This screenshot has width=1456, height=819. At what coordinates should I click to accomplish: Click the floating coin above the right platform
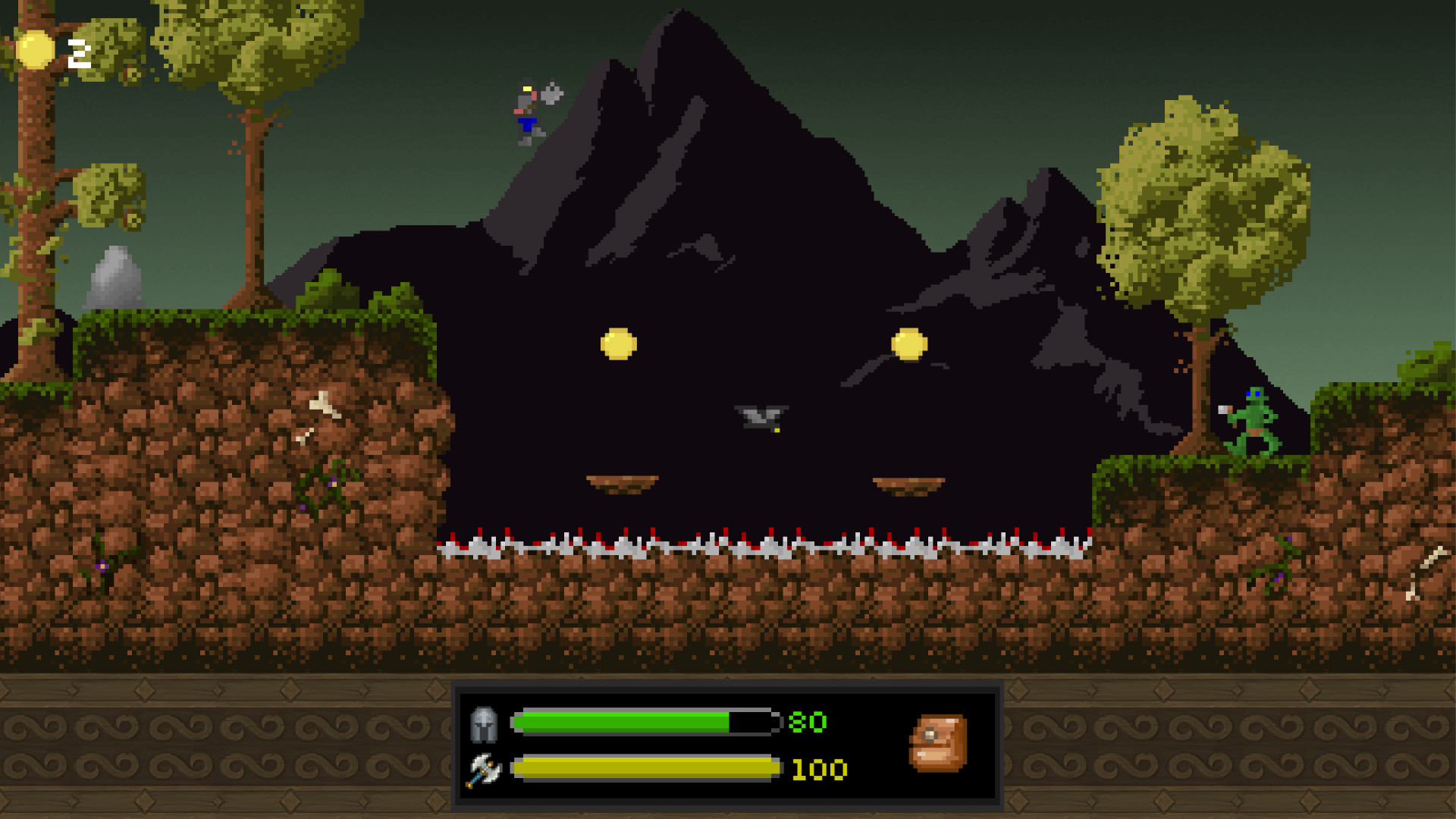[911, 343]
